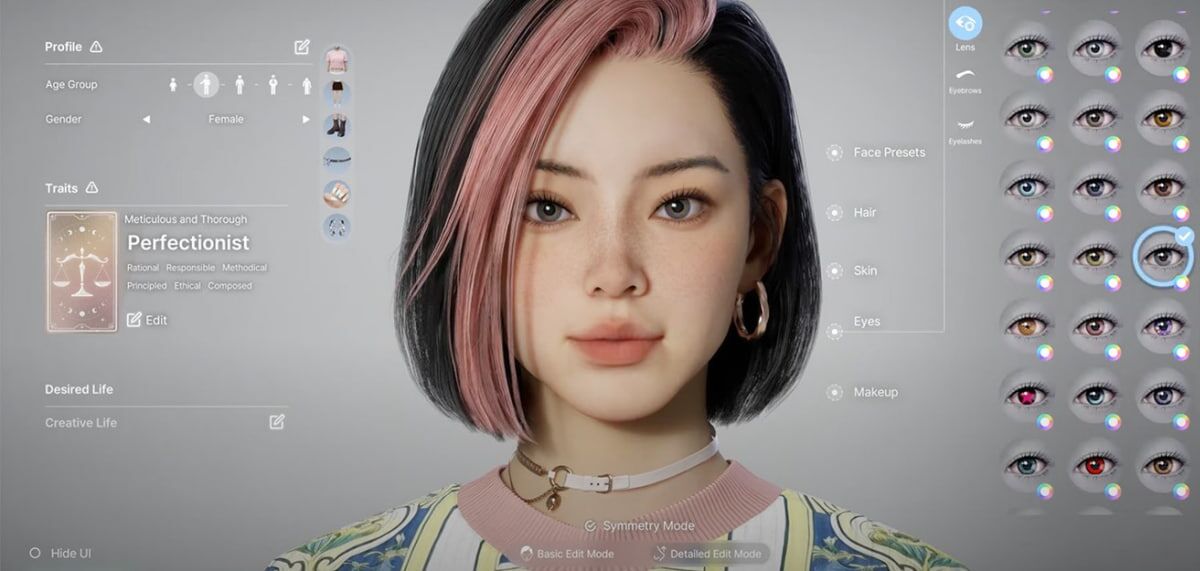The image size is (1200, 571).
Task: Select Detailed Edit Mode
Action: 708,553
